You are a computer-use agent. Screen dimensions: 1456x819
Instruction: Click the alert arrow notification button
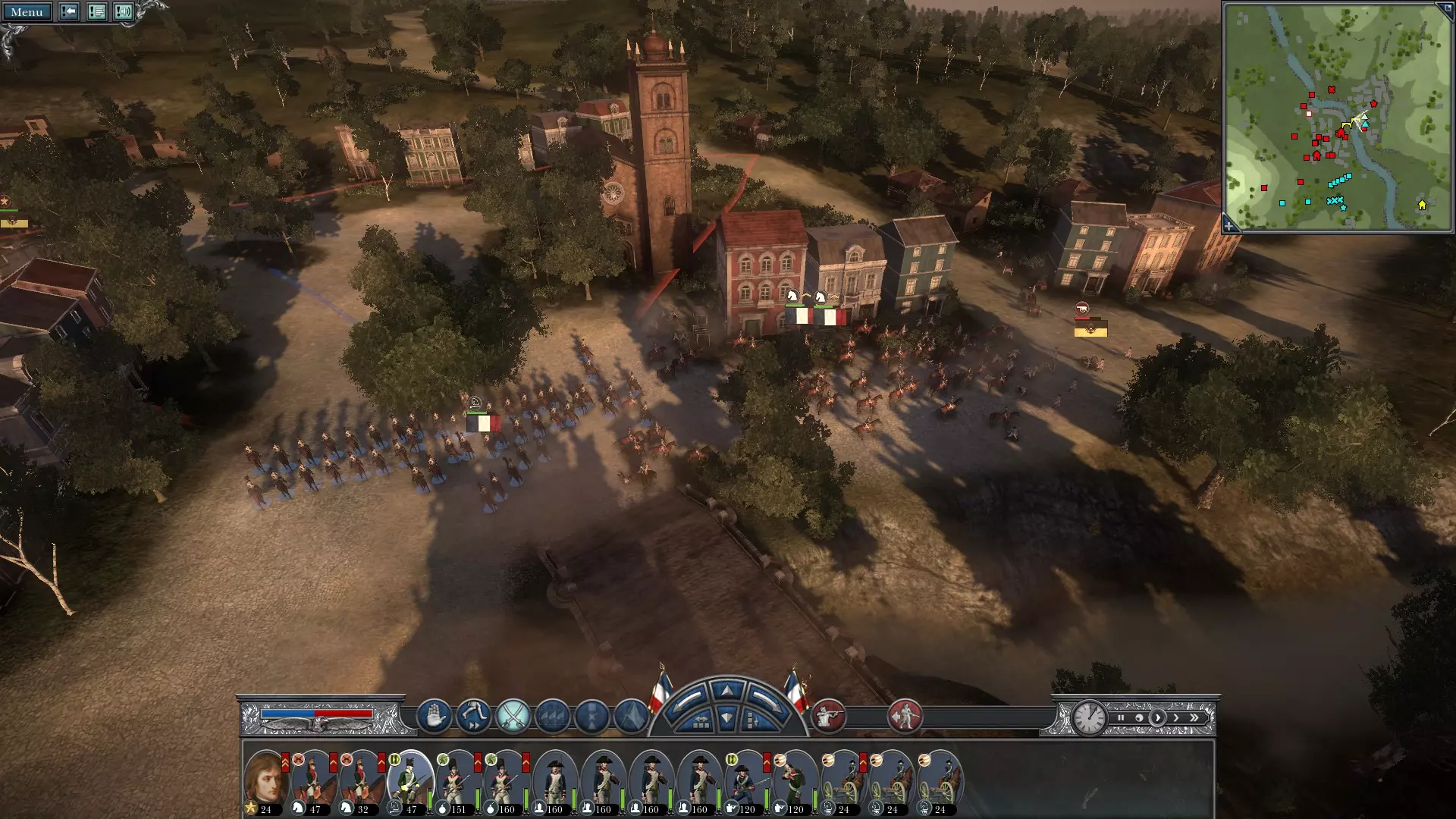(69, 12)
